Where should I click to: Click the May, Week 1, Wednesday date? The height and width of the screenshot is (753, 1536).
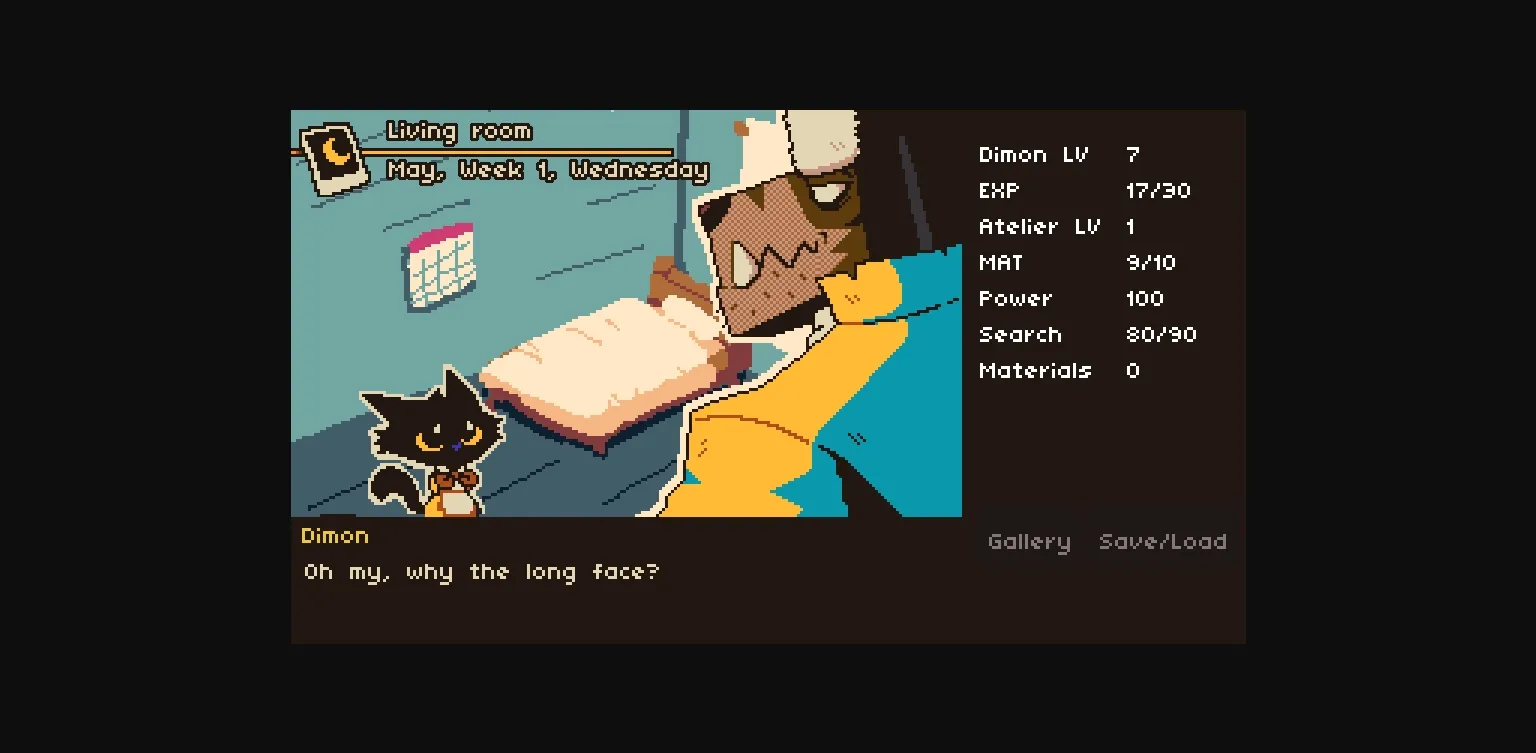point(546,170)
